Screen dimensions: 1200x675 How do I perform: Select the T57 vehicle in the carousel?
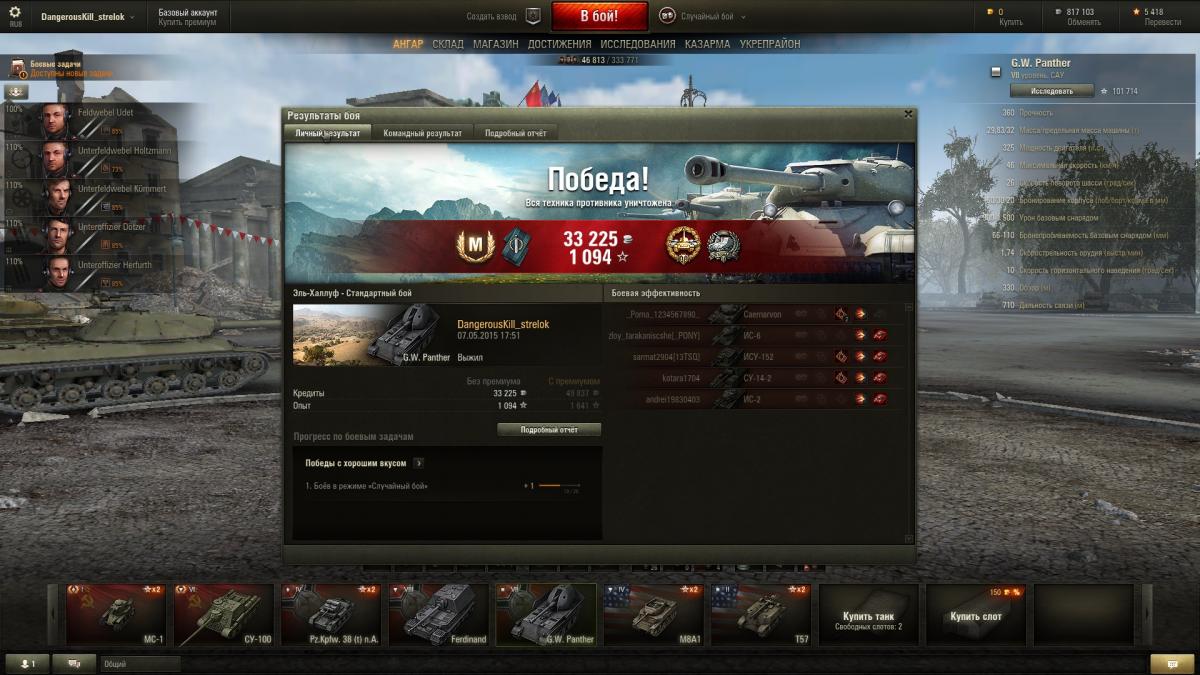tap(760, 614)
